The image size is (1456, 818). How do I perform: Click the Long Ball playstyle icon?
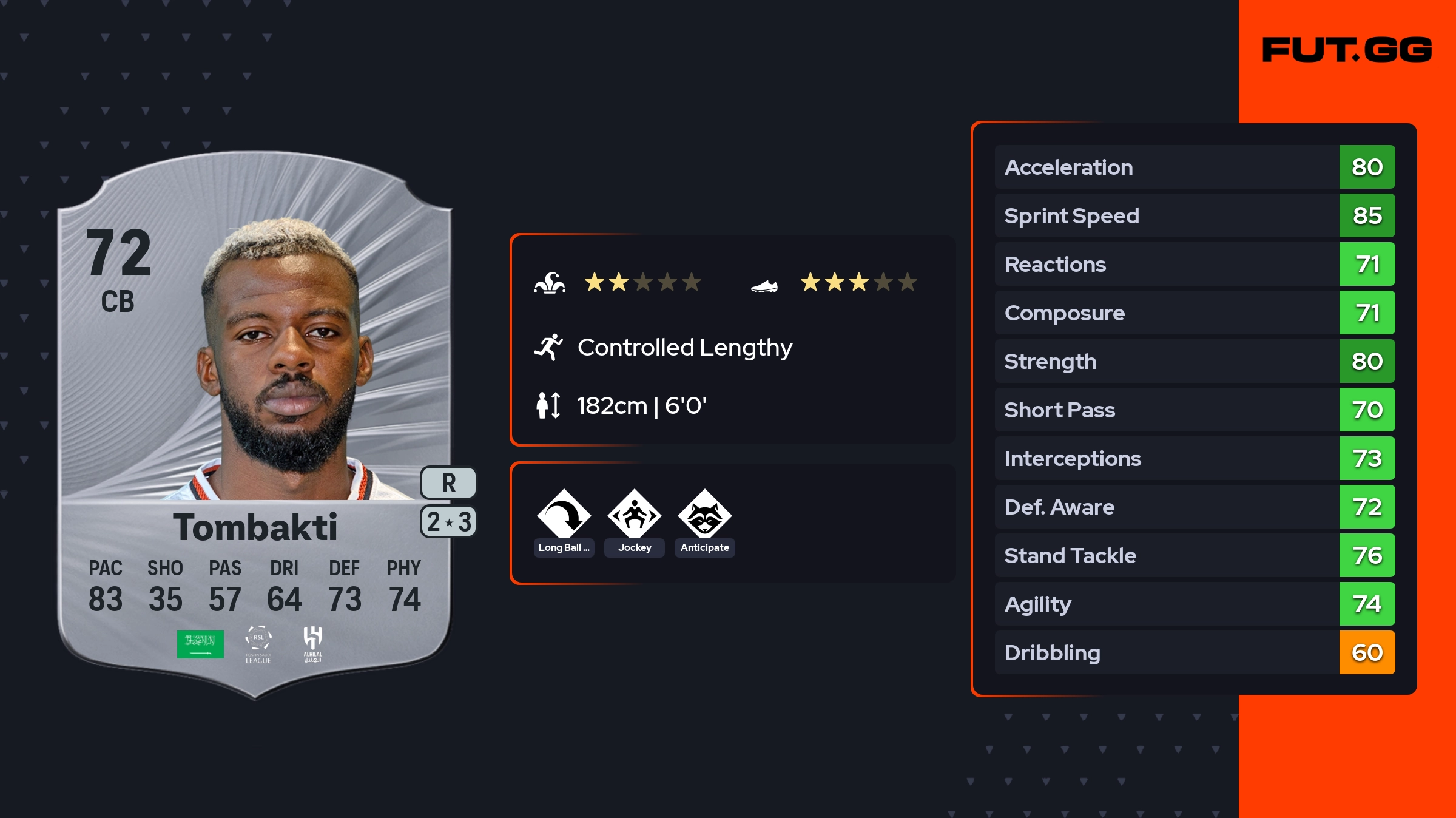click(564, 515)
